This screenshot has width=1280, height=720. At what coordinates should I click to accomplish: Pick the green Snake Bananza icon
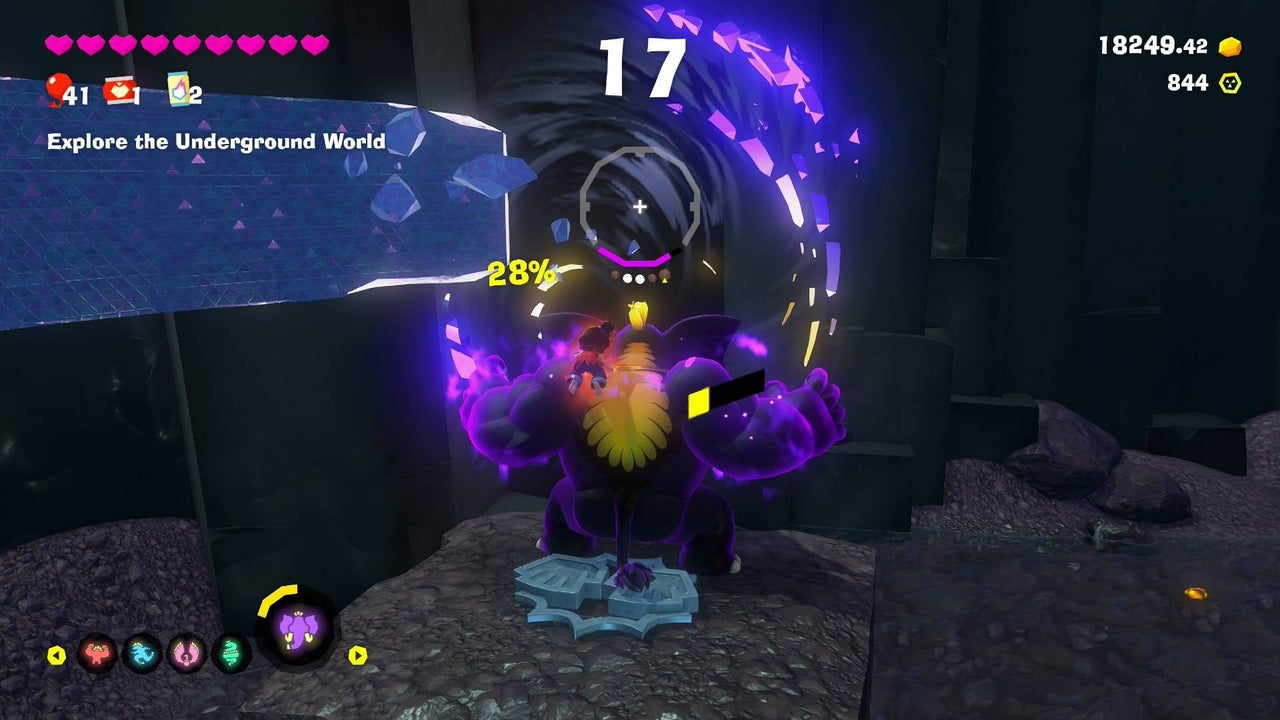click(231, 654)
